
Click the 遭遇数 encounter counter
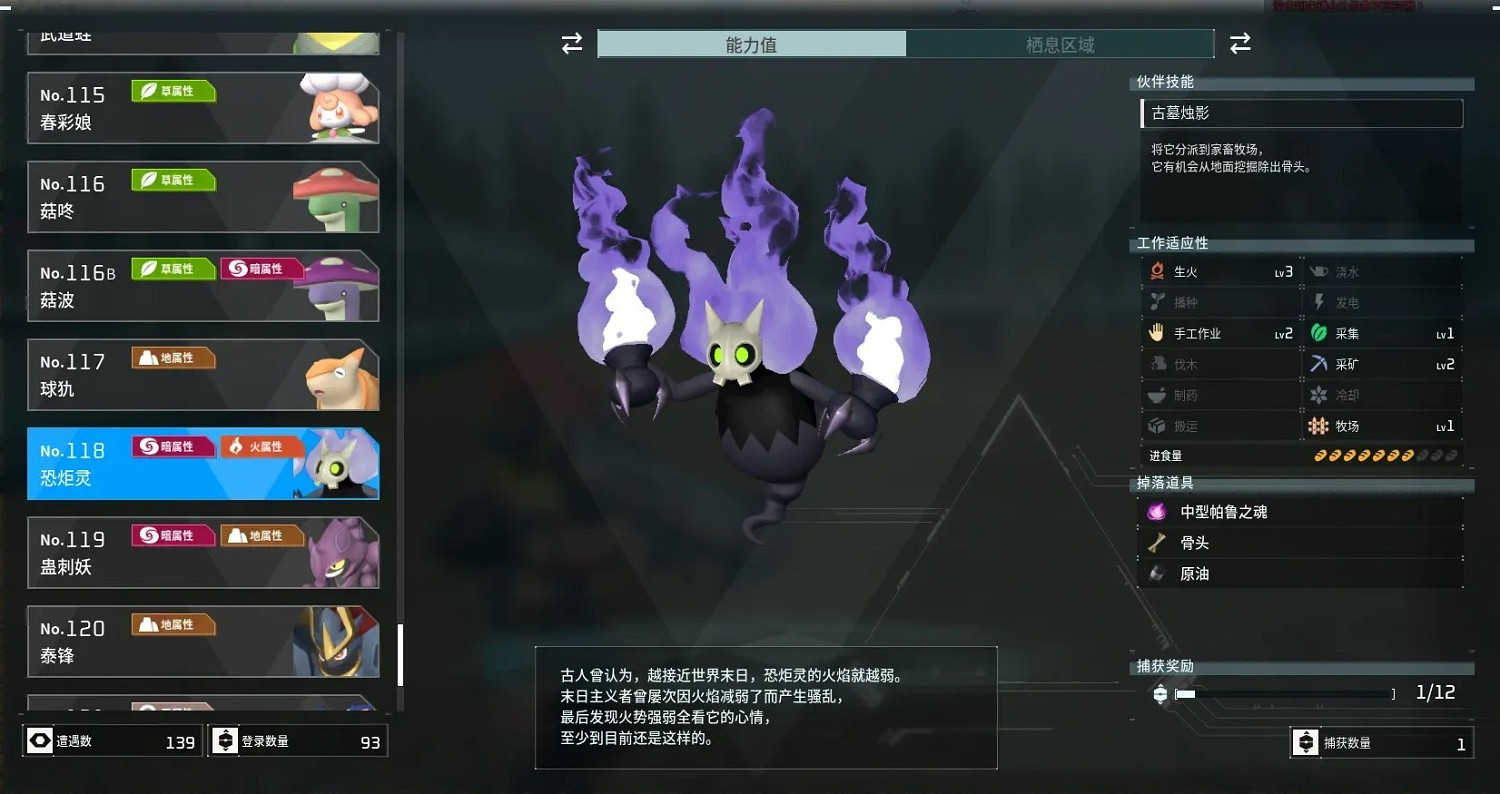(110, 741)
